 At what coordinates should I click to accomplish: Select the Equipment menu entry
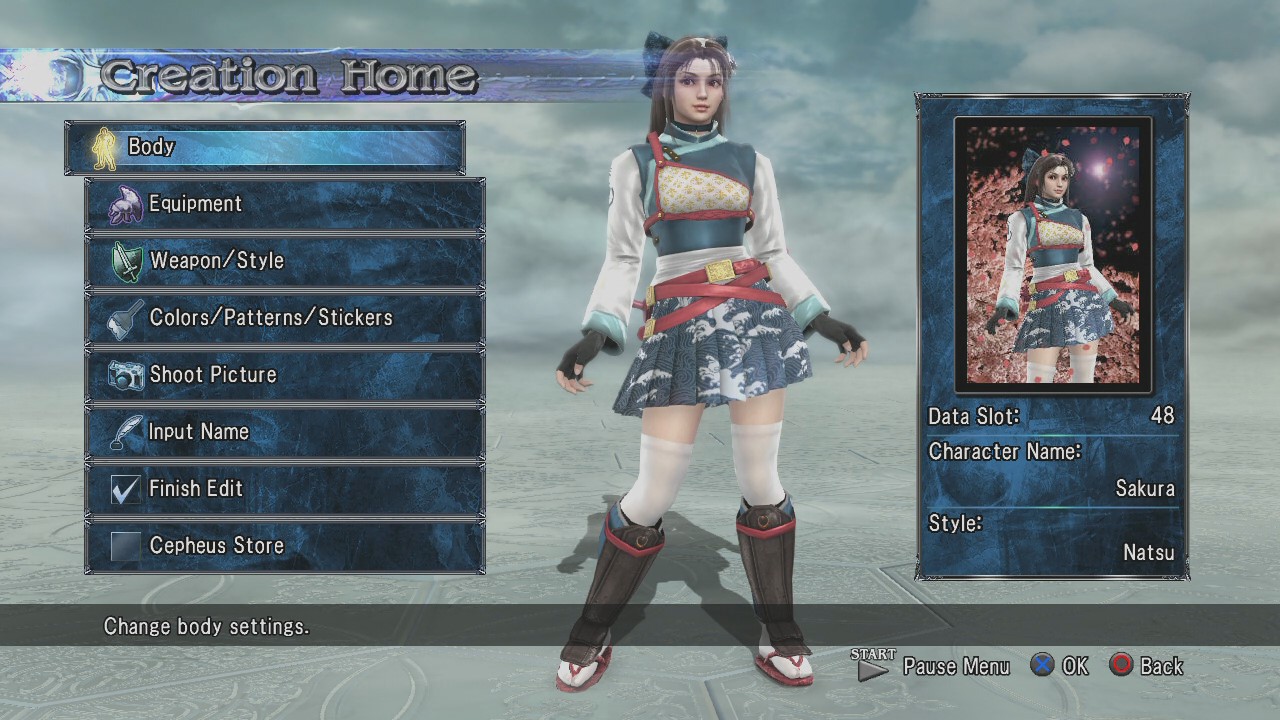point(285,204)
